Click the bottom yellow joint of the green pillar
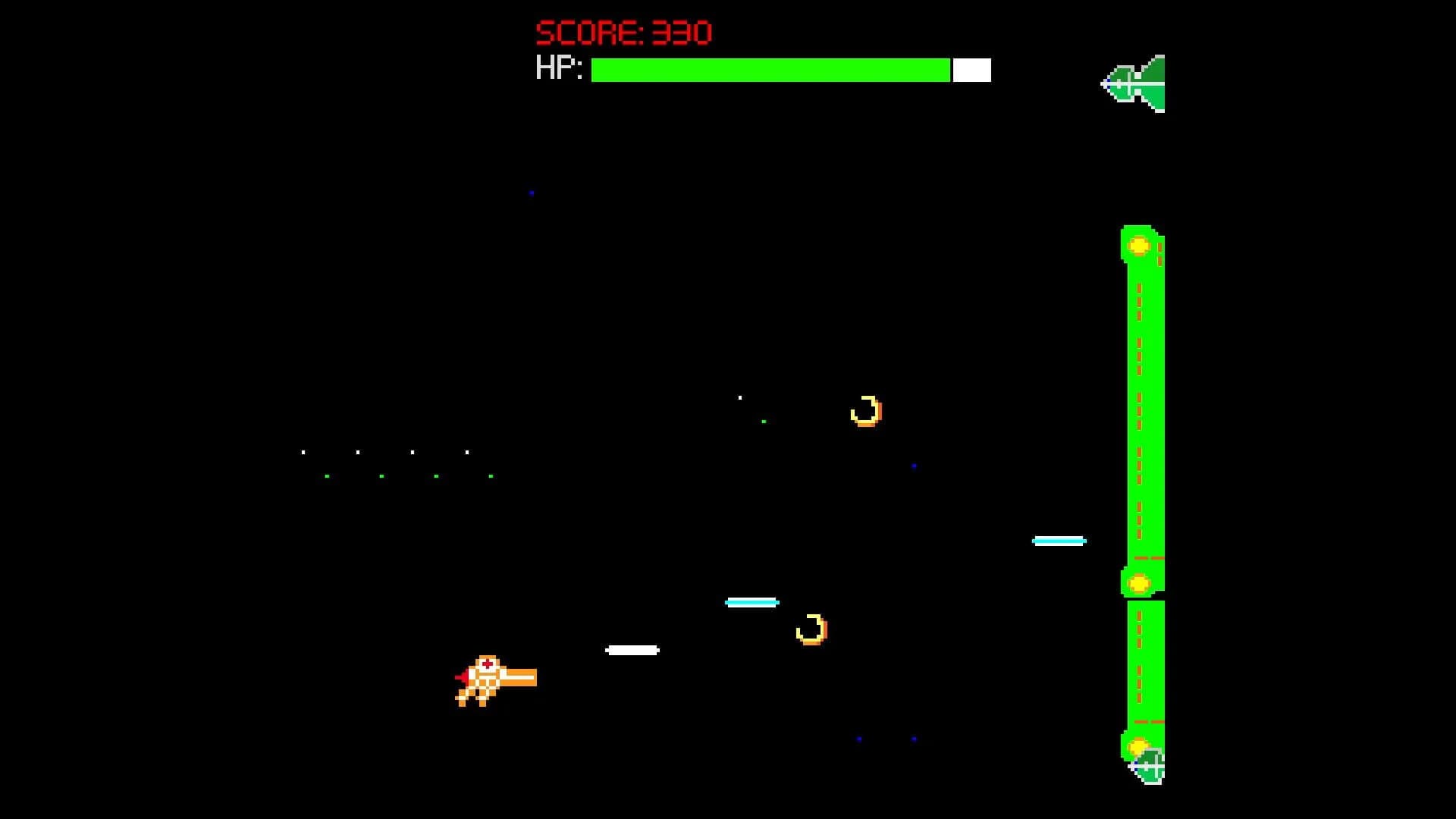The height and width of the screenshot is (819, 1456). pos(1138,746)
